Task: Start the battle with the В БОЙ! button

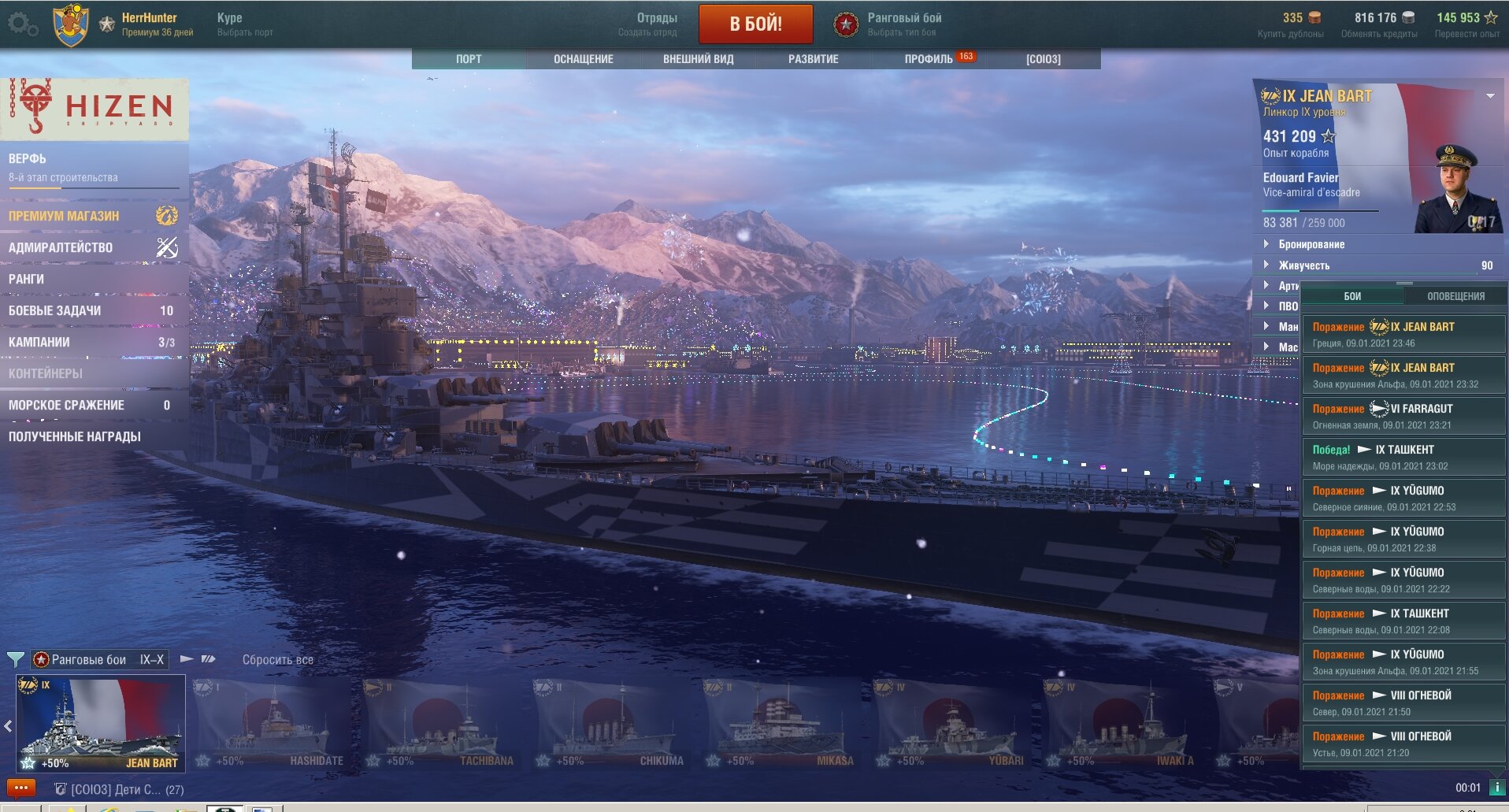Action: tap(755, 24)
